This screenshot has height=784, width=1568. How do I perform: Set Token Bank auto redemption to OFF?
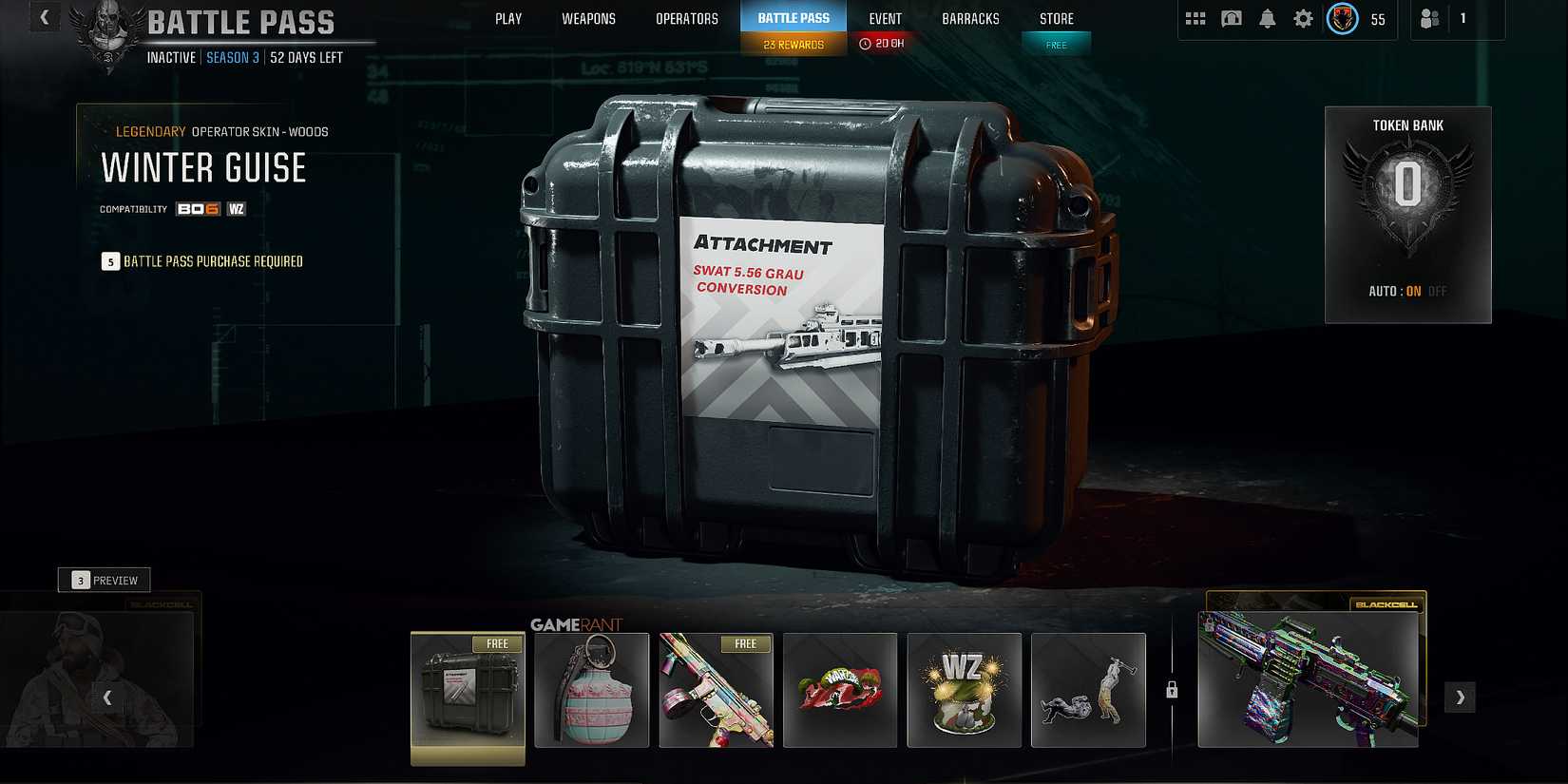[x=1437, y=292]
